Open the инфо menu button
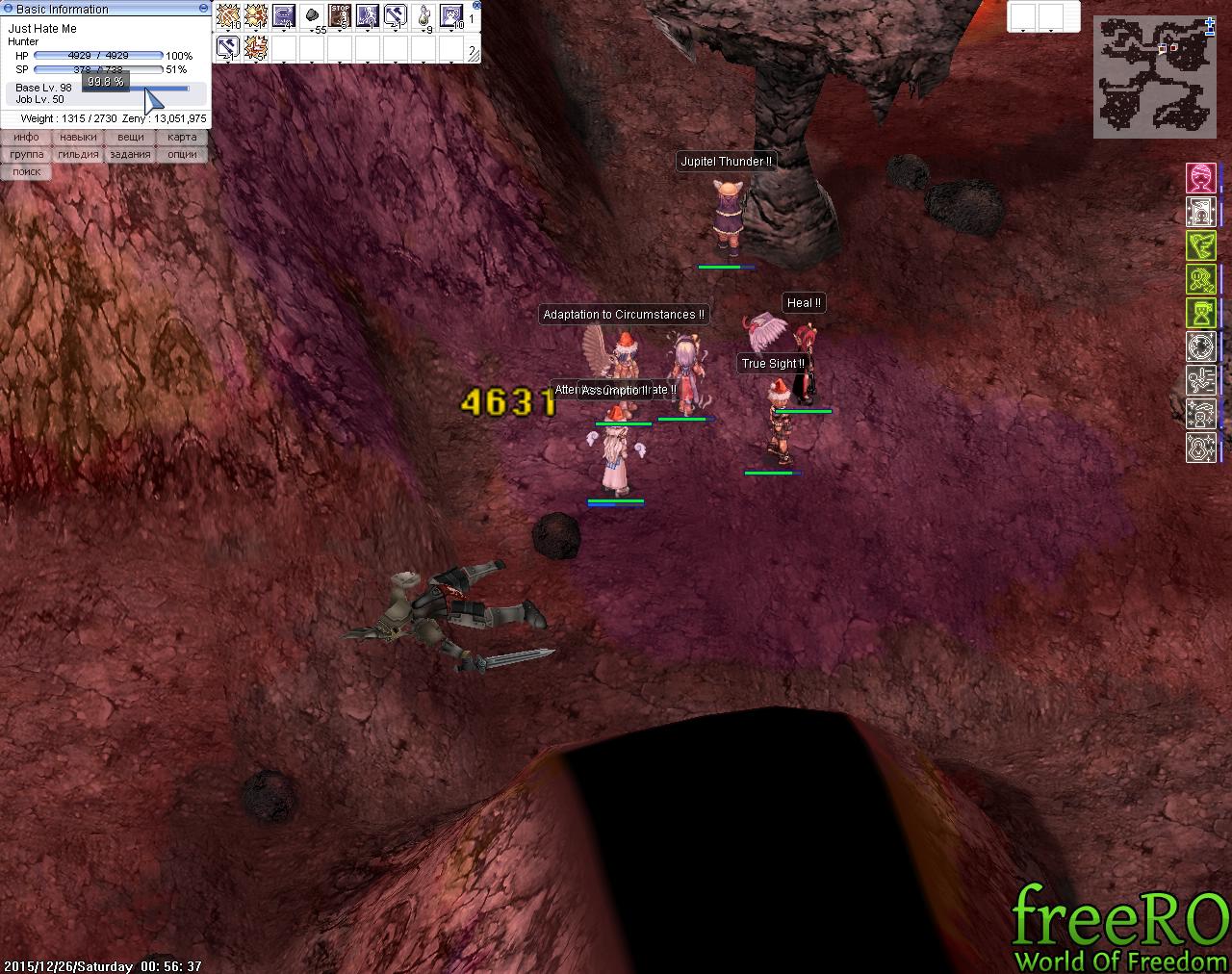This screenshot has height=974, width=1232. pyautogui.click(x=26, y=138)
